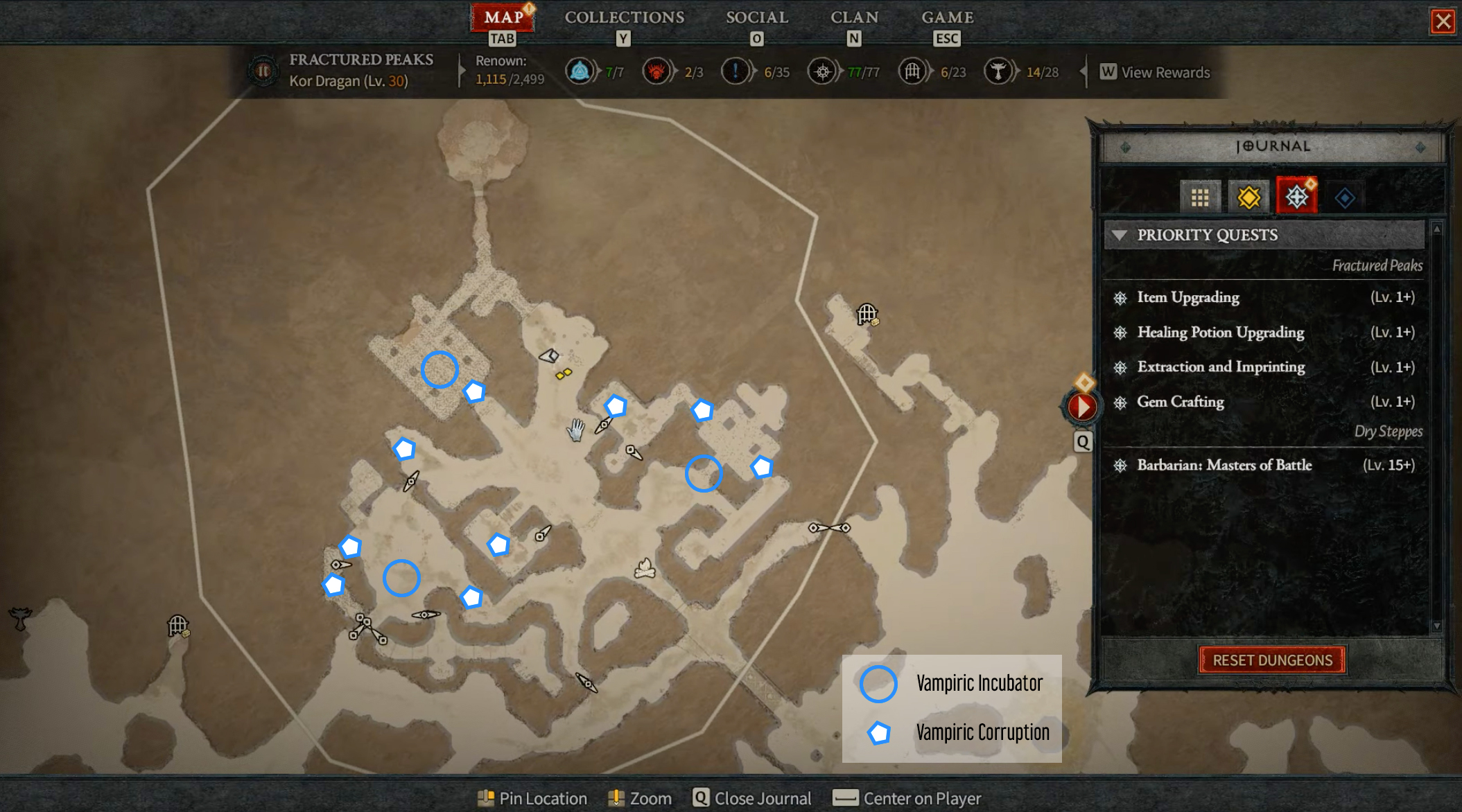Choose the Healing Potion Upgrading quest
Viewport: 1462px width, 812px height.
coord(1220,333)
